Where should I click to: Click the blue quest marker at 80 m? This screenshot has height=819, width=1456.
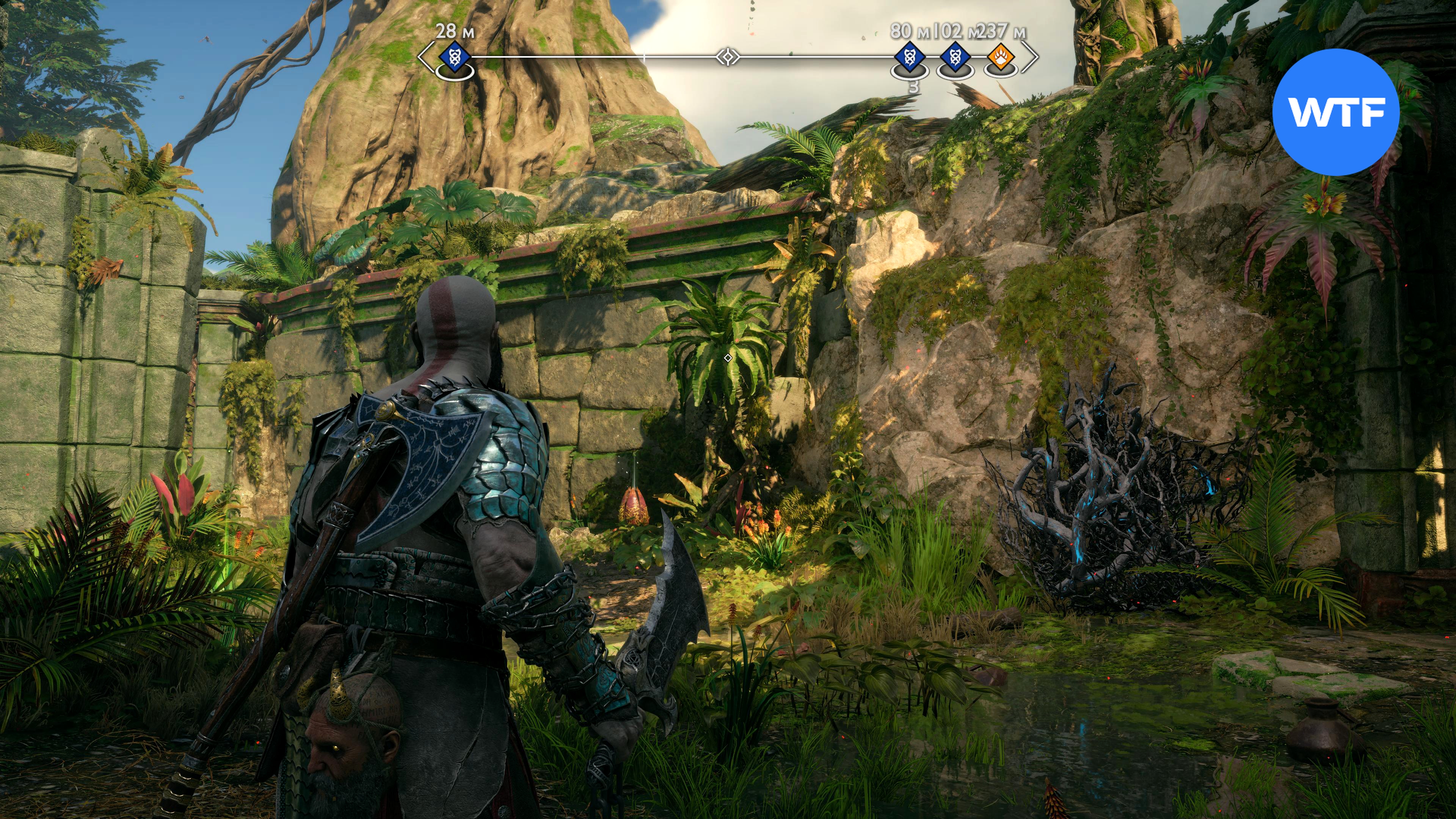tap(910, 56)
